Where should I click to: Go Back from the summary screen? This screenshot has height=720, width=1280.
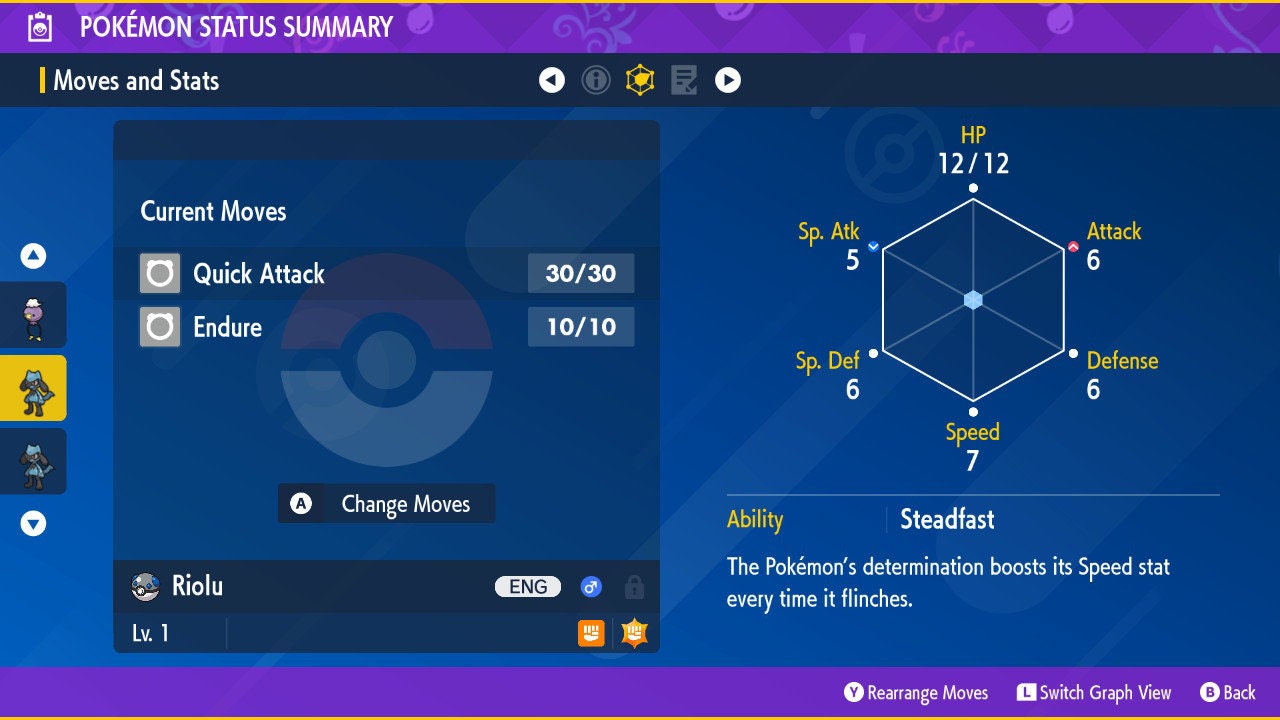click(x=1228, y=693)
